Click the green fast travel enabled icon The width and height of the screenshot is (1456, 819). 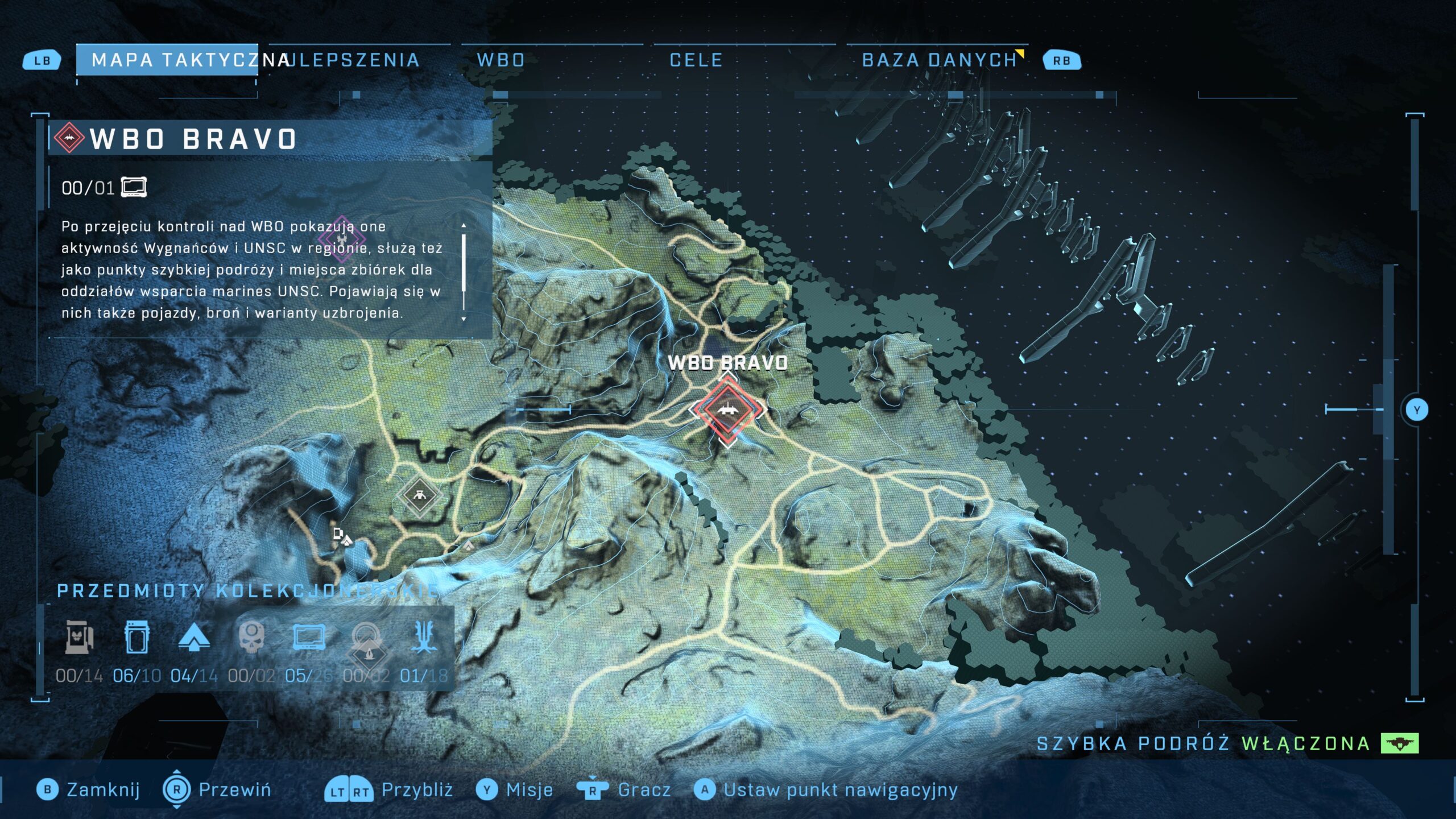click(1400, 743)
